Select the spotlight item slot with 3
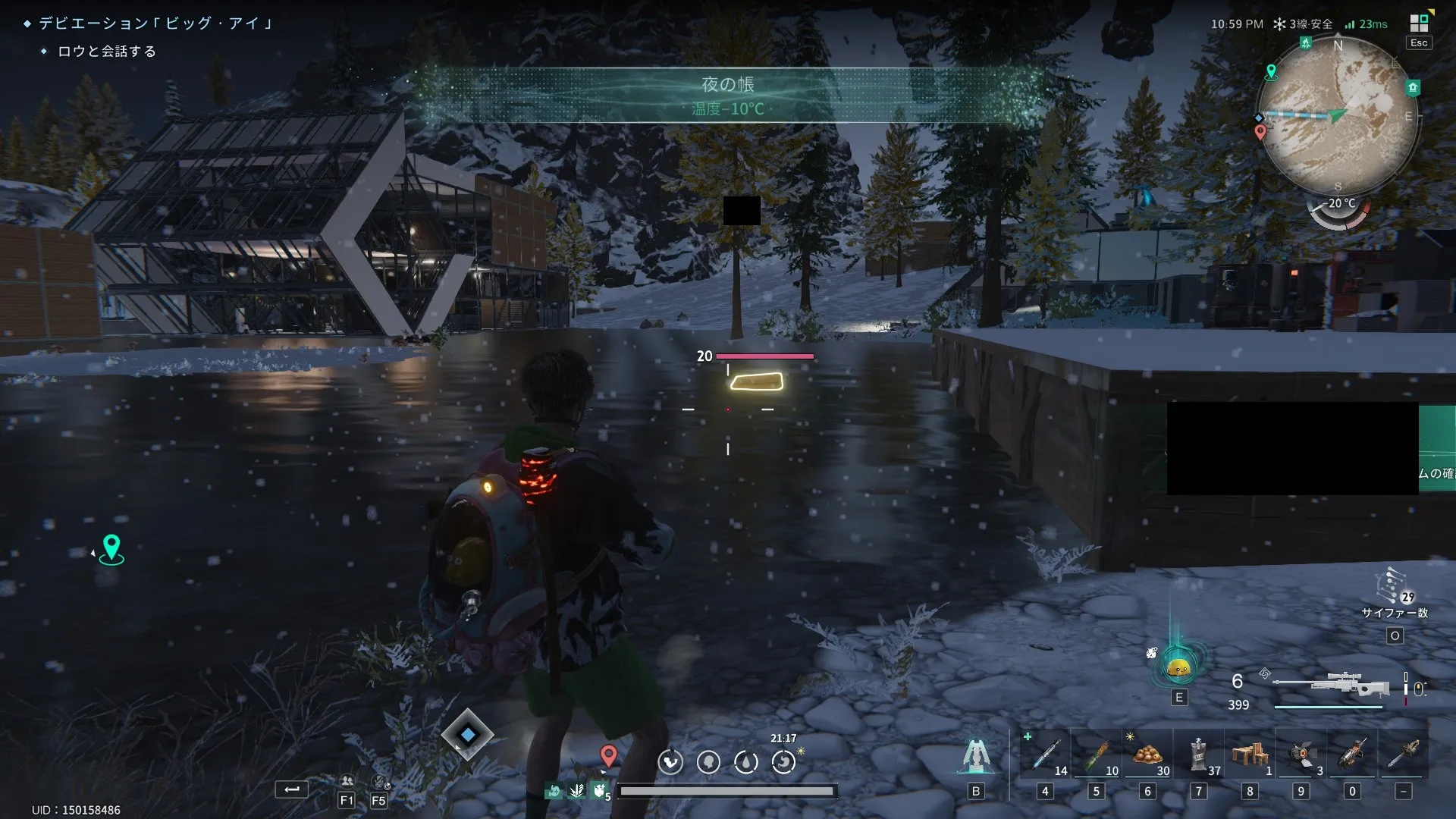This screenshot has width=1456, height=819. [x=1301, y=755]
